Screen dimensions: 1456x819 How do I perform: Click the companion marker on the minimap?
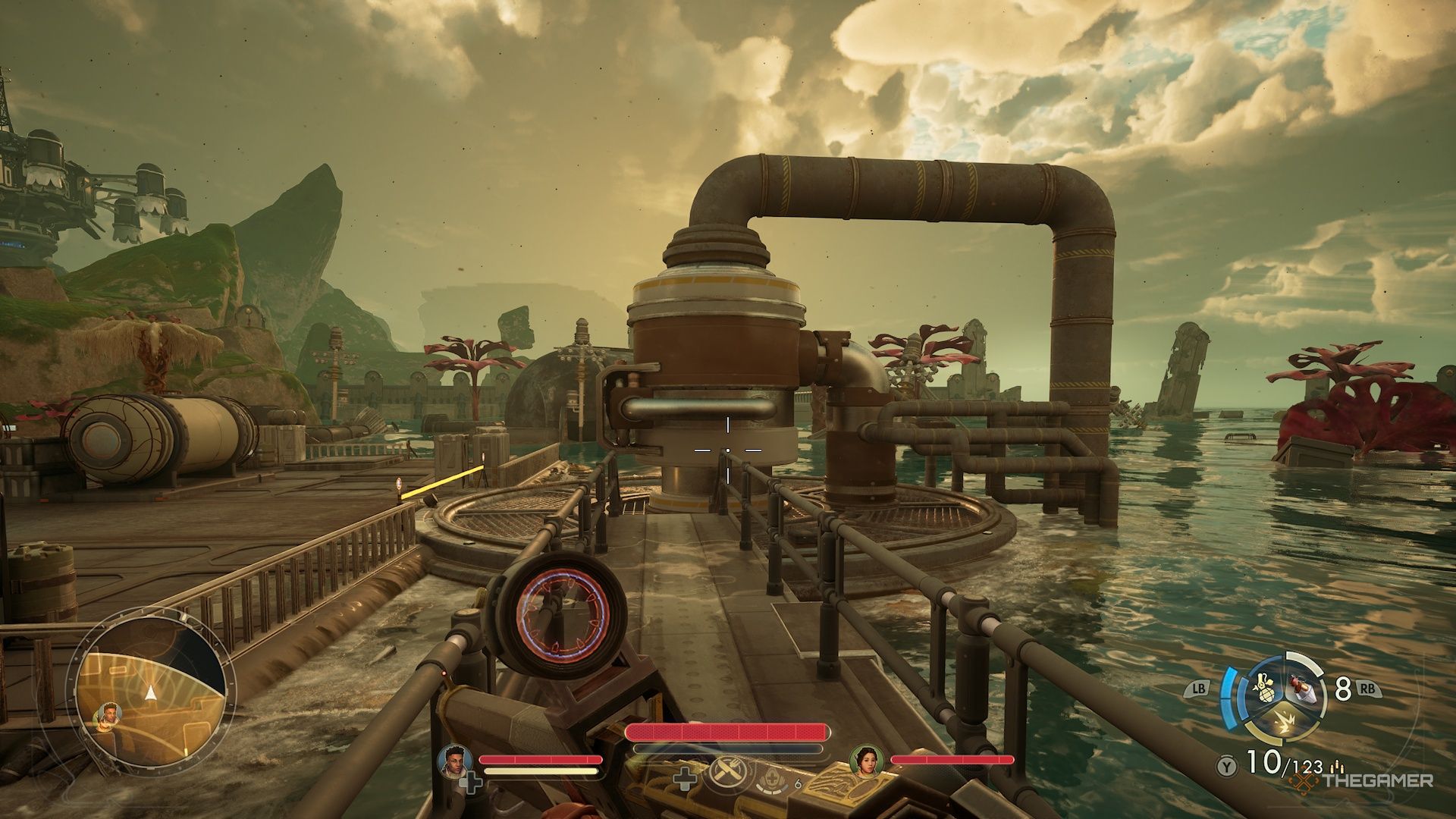(108, 714)
